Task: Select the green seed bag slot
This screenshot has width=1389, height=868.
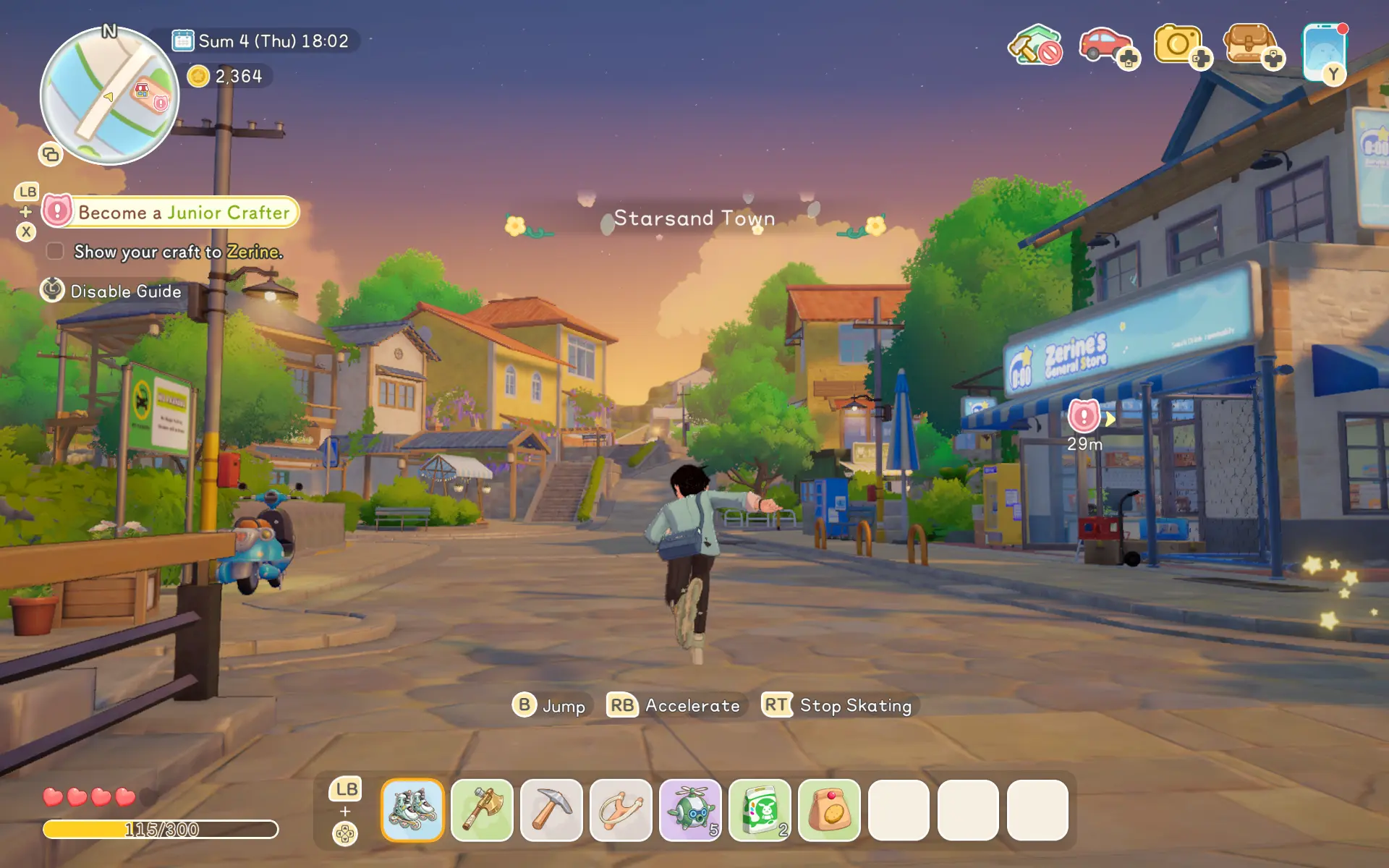Action: pos(760,809)
